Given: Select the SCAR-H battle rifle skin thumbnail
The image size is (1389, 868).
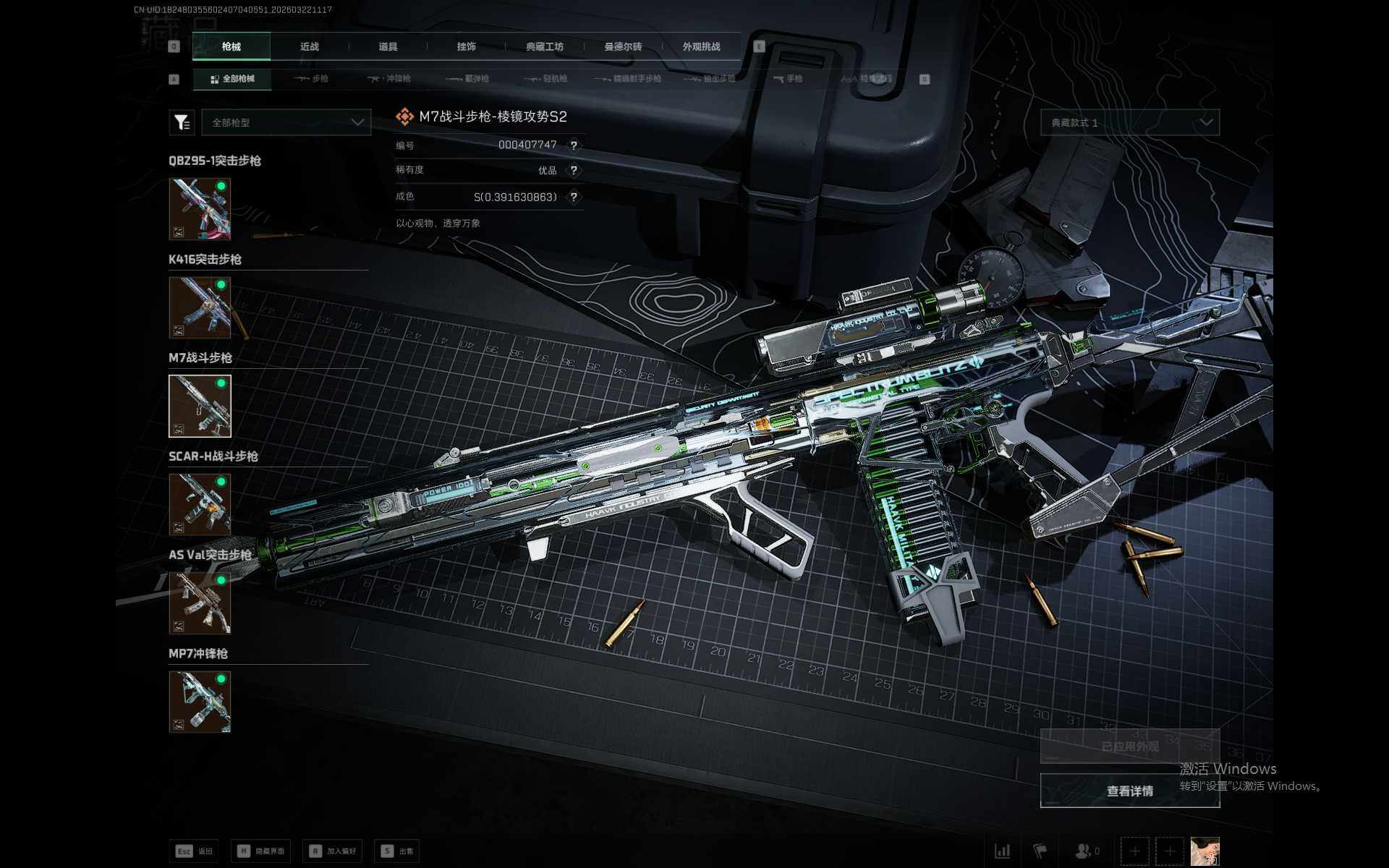Looking at the screenshot, I should (200, 504).
